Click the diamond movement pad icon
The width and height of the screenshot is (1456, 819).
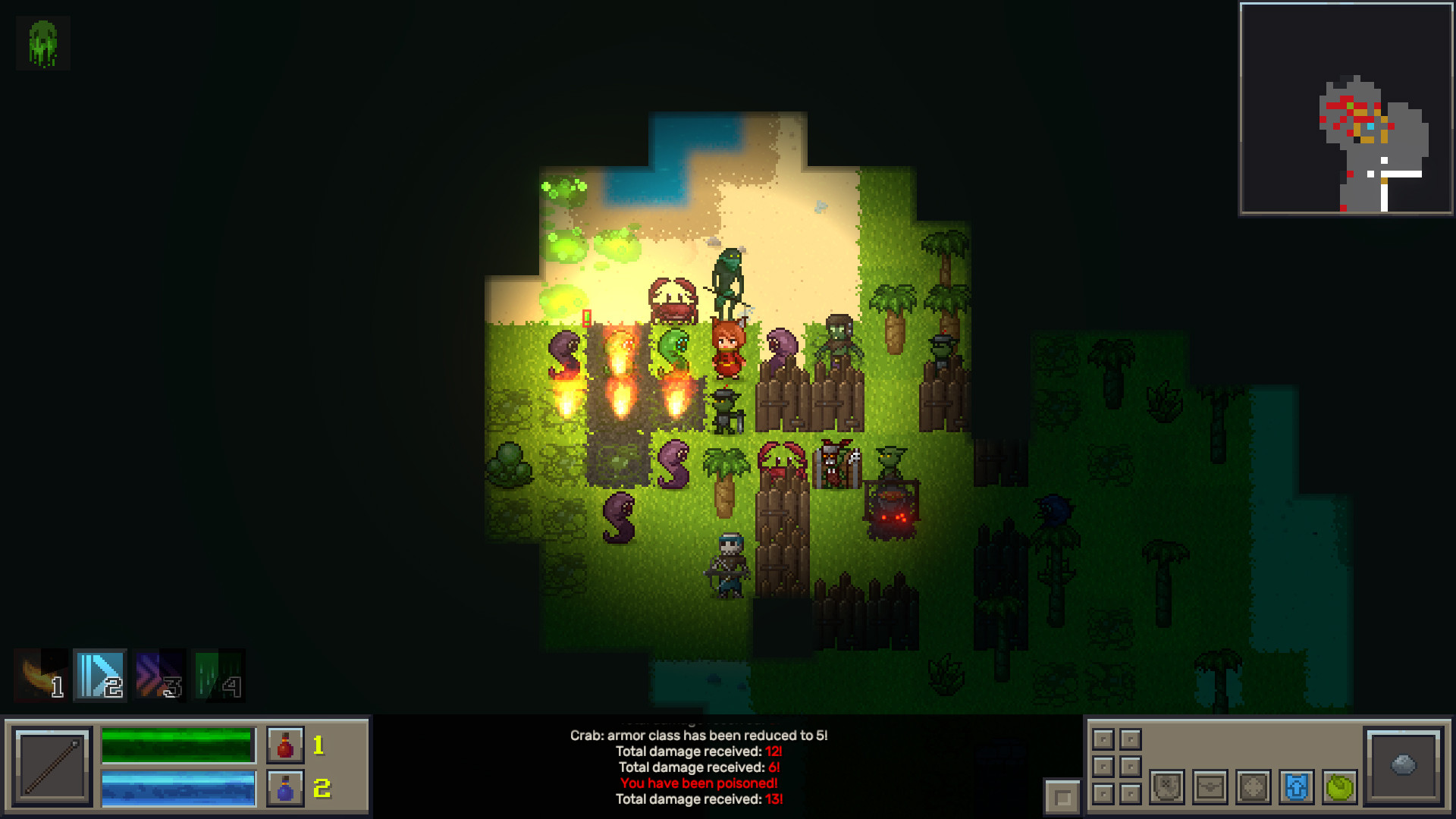(1253, 788)
